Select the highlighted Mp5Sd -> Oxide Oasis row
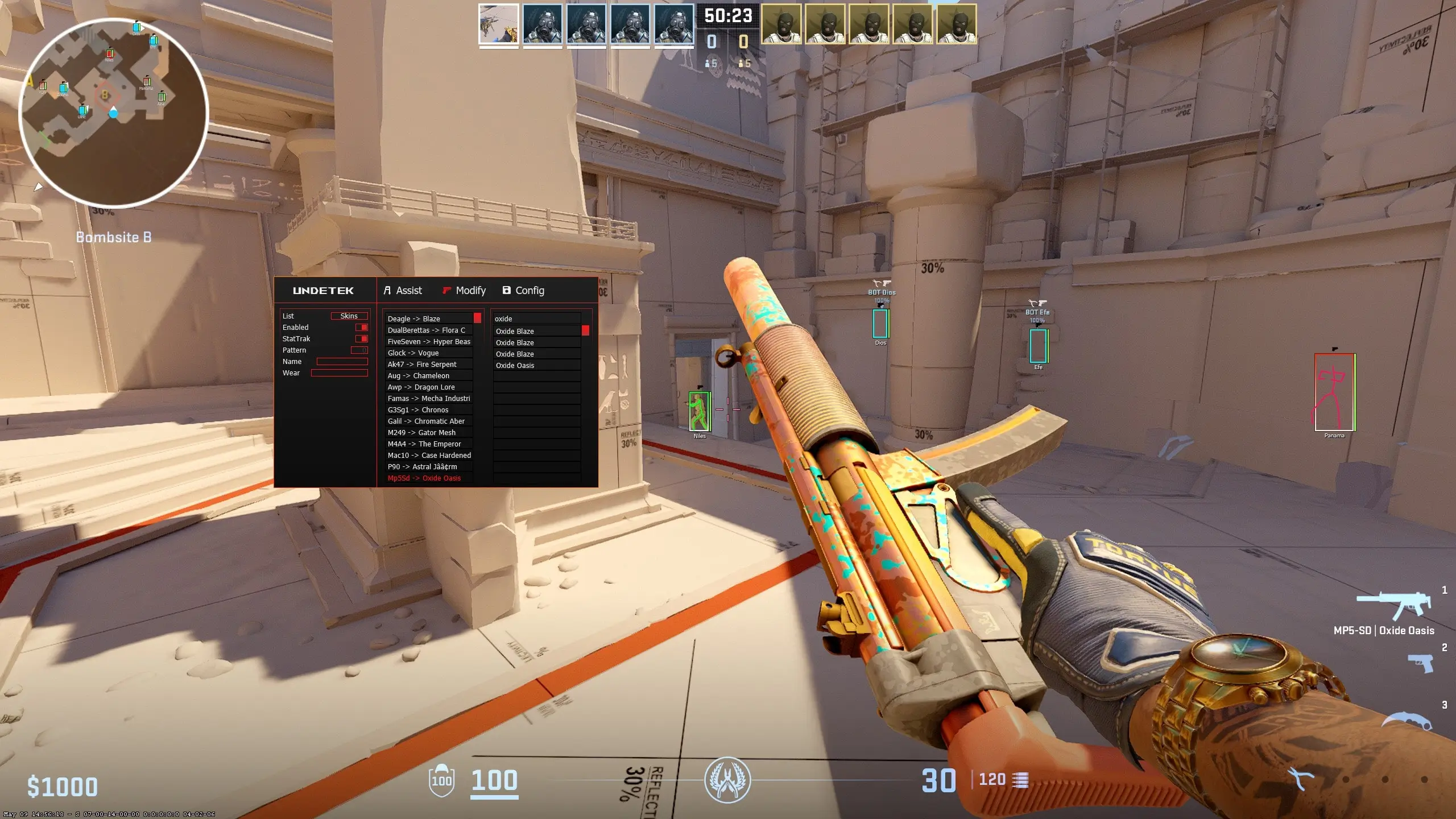Viewport: 1456px width, 819px height. coord(429,478)
